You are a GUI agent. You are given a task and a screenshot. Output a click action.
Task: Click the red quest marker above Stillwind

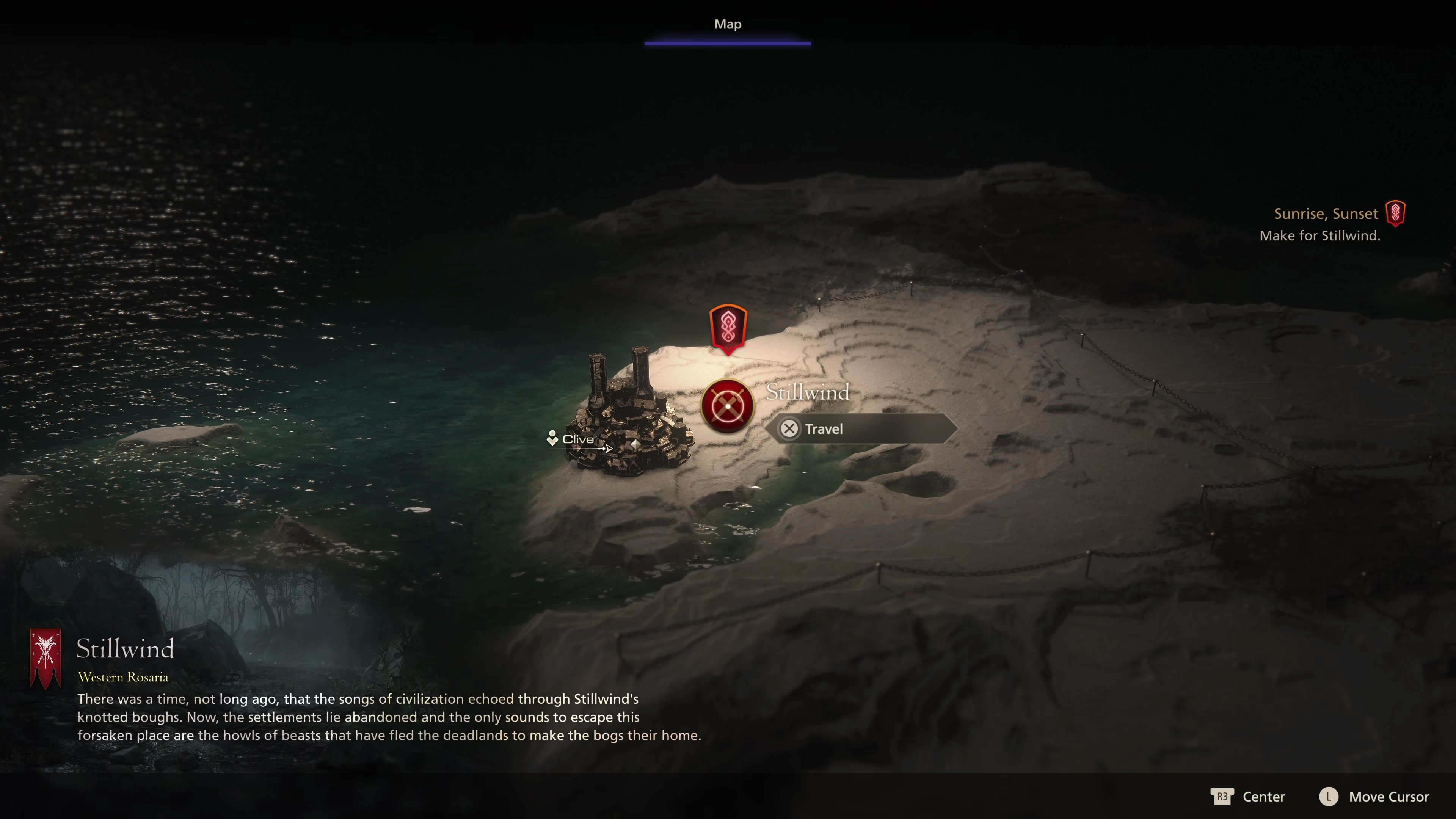tap(728, 328)
